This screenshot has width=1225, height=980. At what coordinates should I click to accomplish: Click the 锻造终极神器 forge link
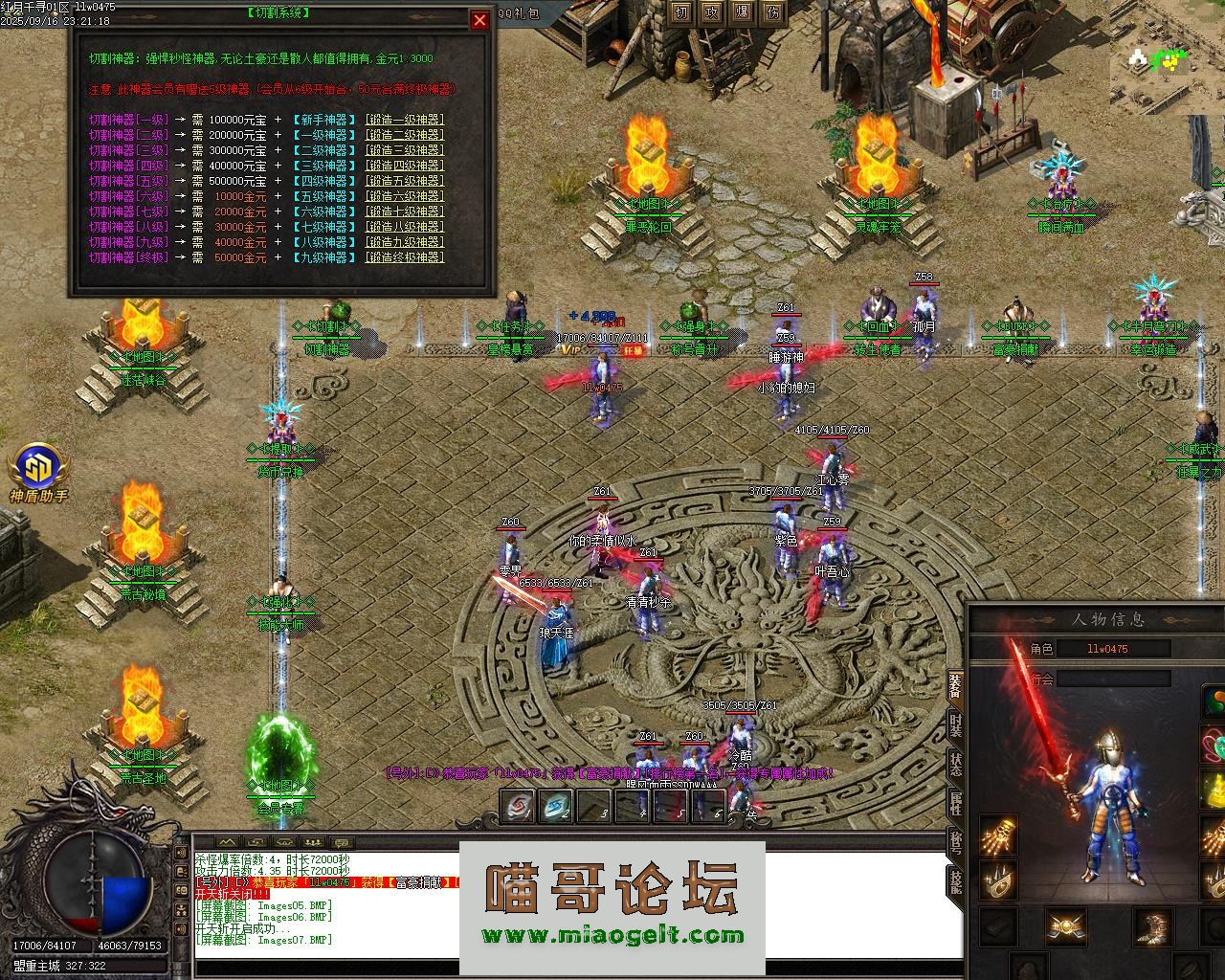[405, 257]
